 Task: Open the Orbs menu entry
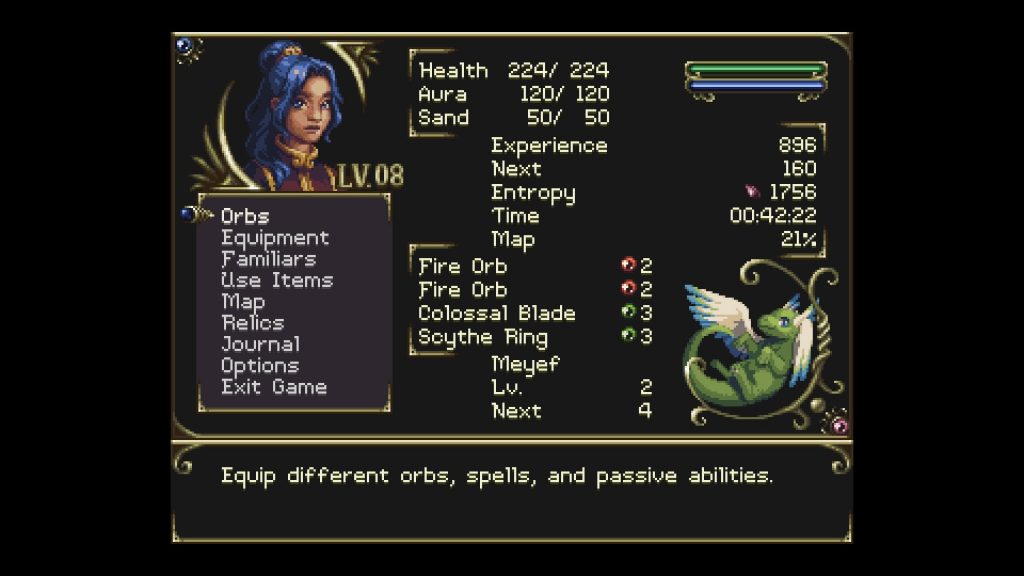tap(245, 216)
